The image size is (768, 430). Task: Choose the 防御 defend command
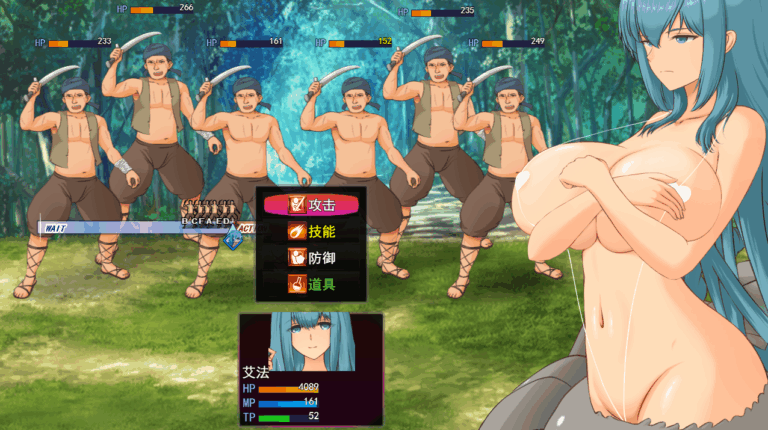(309, 257)
